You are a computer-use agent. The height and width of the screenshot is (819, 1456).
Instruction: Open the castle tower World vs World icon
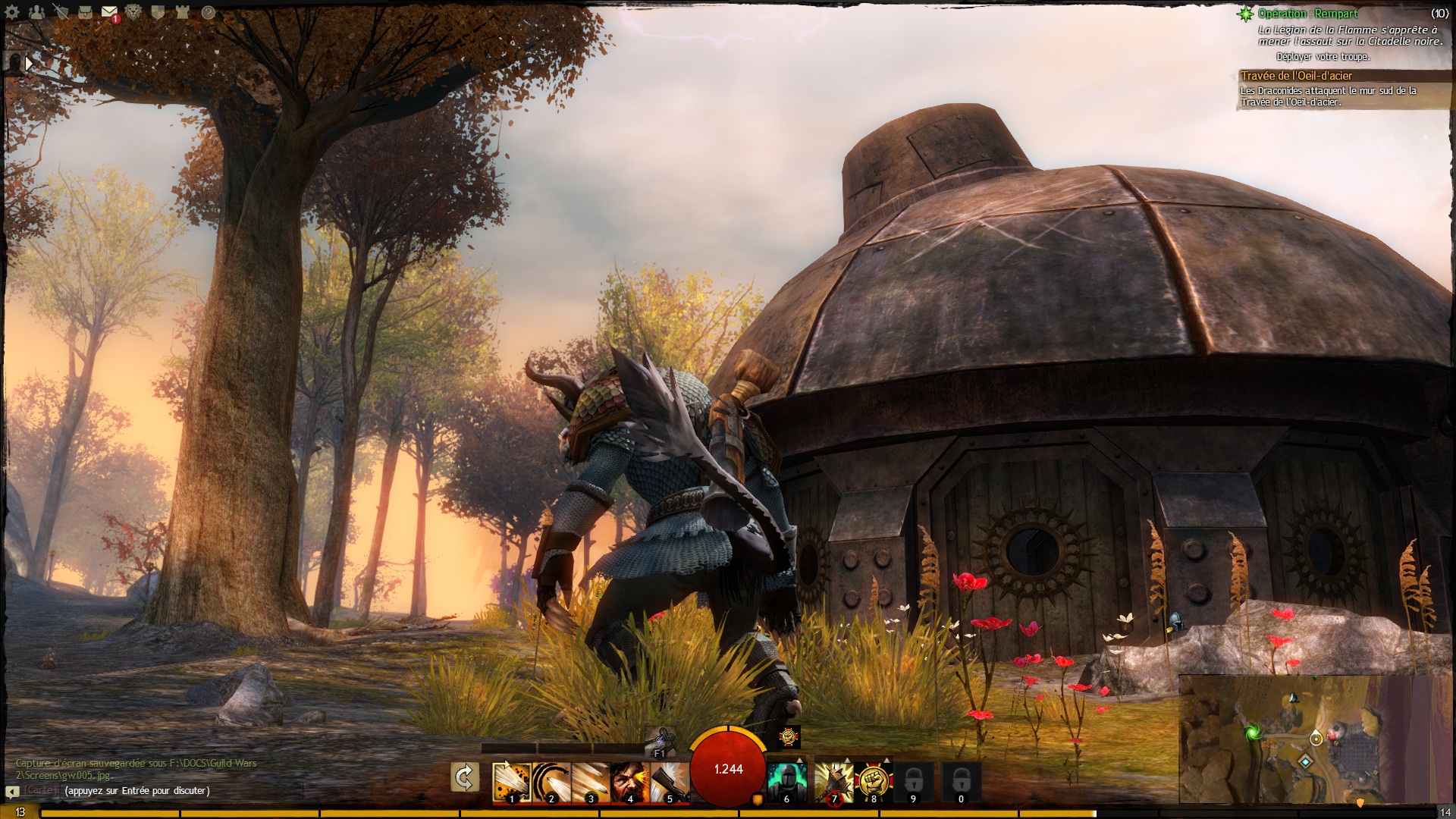(x=182, y=12)
